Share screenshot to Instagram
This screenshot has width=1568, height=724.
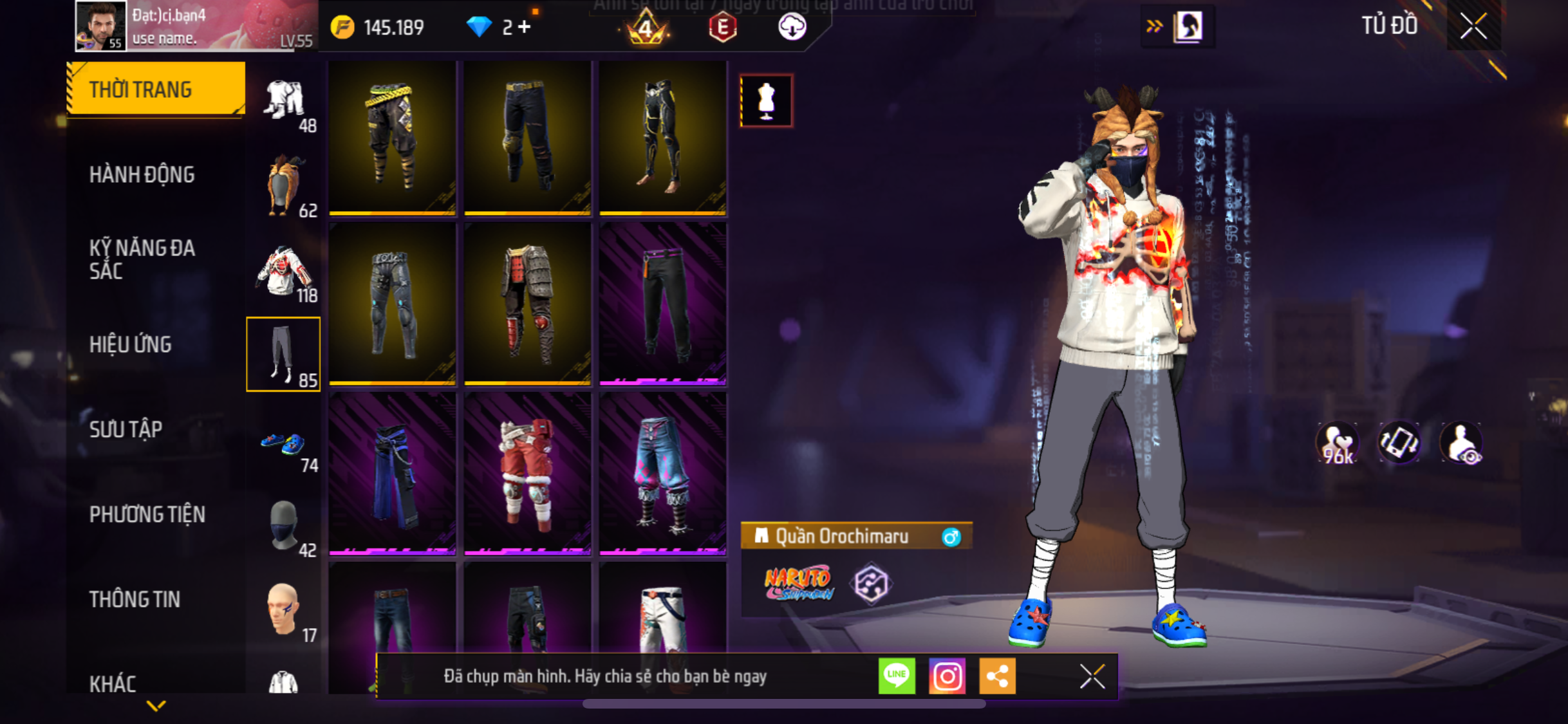[x=947, y=676]
